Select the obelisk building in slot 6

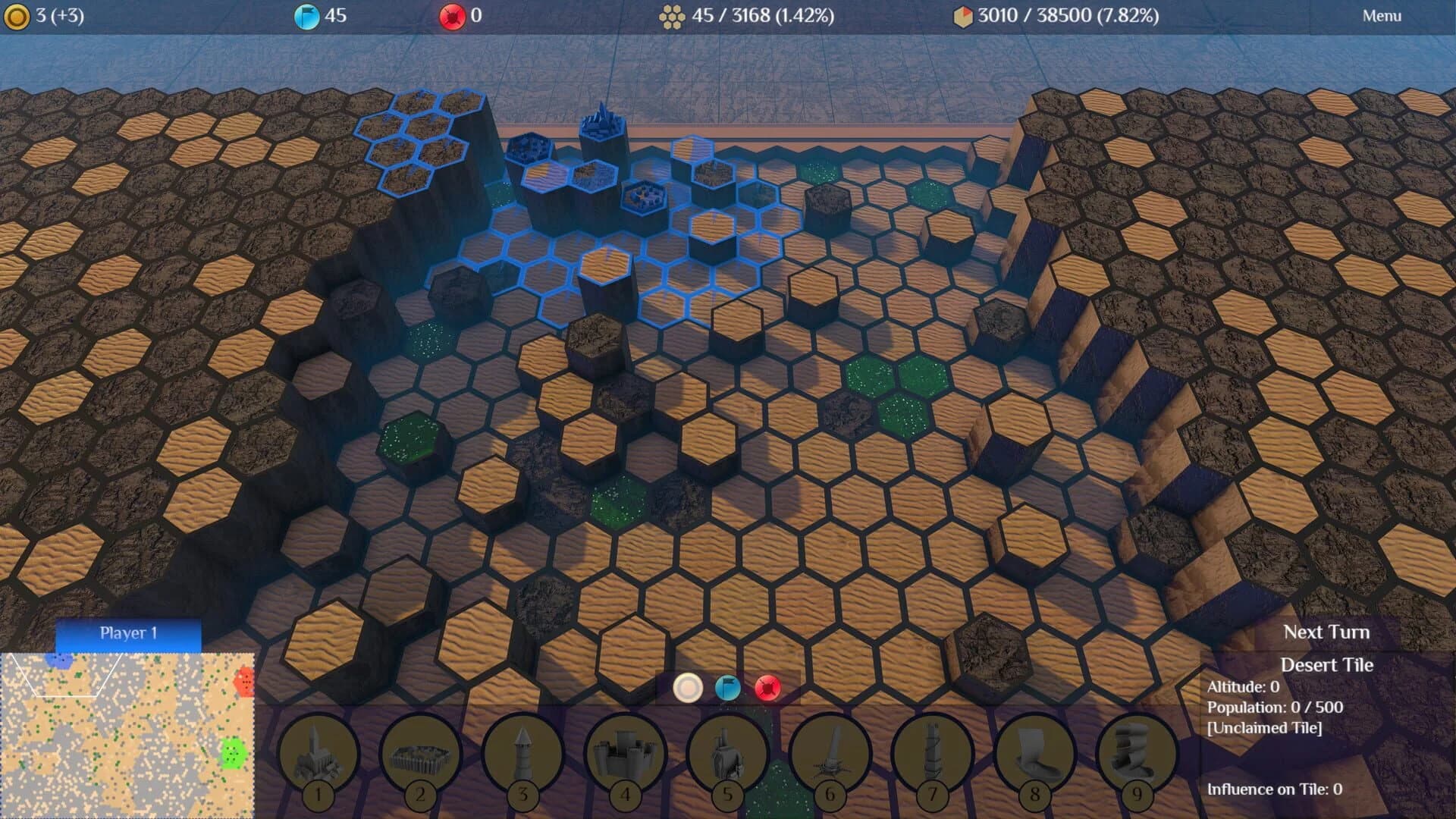[x=832, y=755]
